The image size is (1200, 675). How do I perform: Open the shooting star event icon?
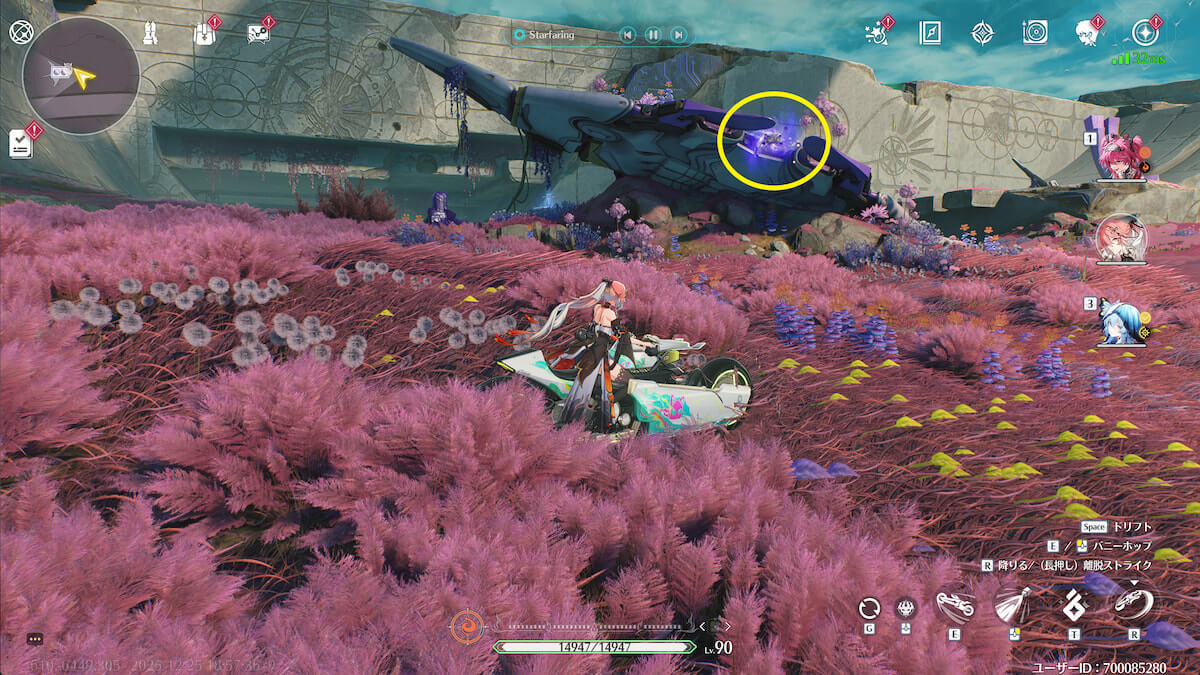coord(877,34)
